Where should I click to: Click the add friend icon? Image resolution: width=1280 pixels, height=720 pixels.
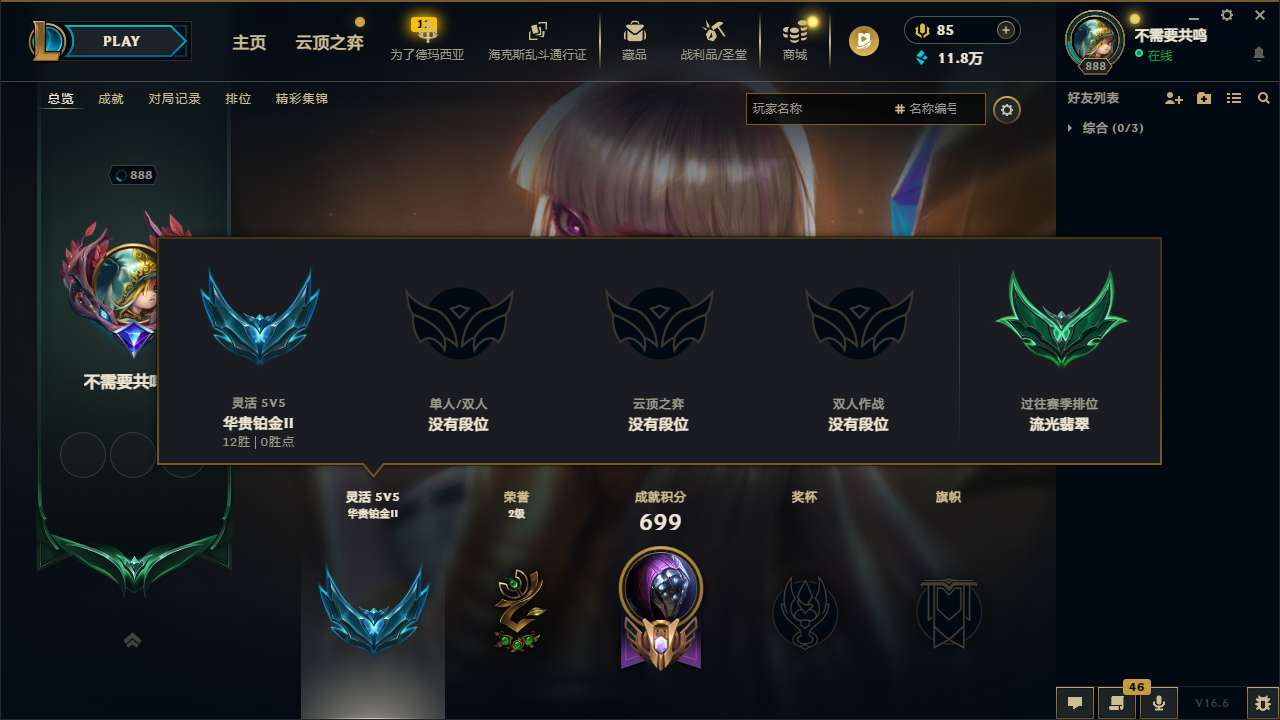coord(1174,98)
